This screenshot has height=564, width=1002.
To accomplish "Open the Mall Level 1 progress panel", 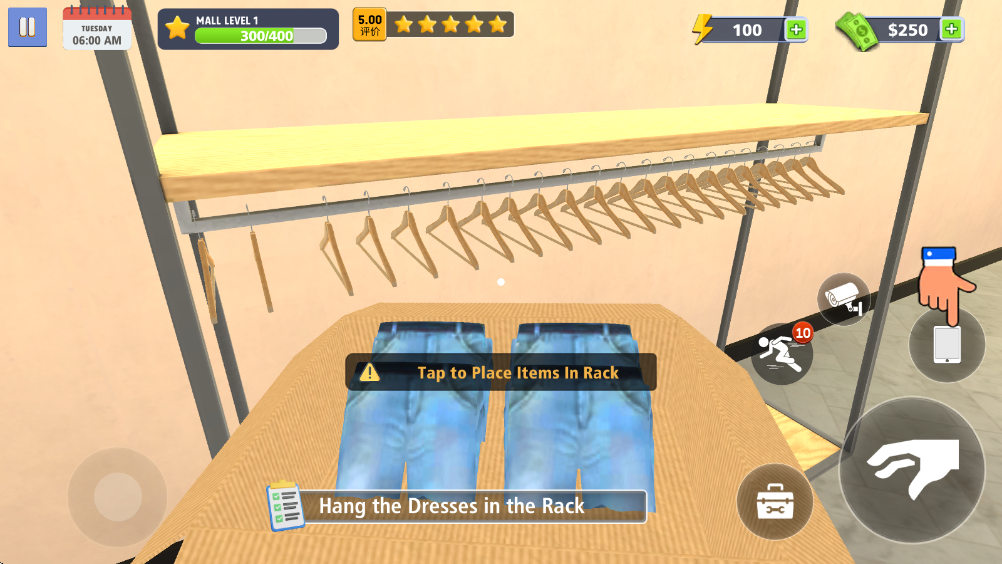I will click(248, 29).
